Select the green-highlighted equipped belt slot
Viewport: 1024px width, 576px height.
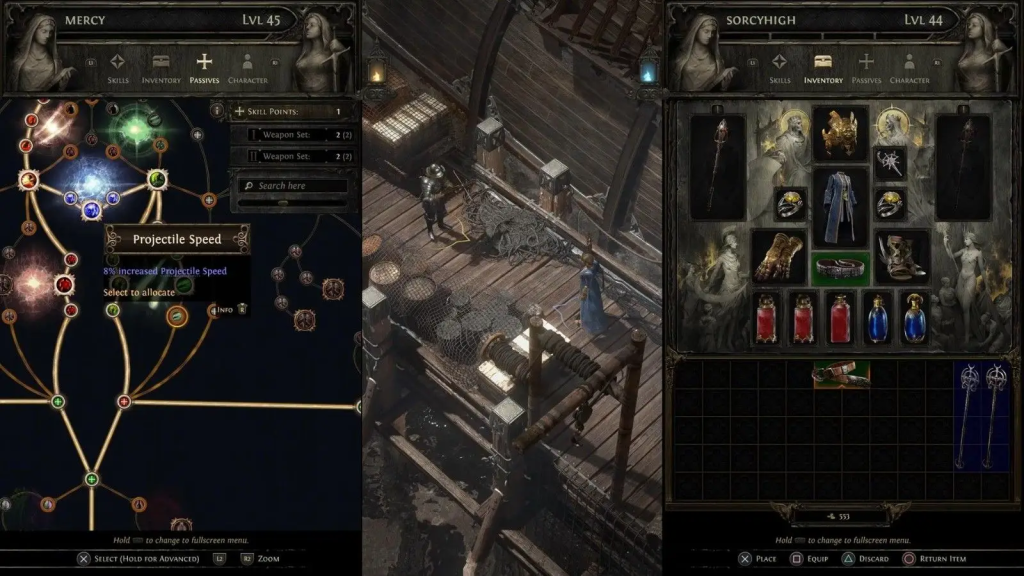(839, 269)
